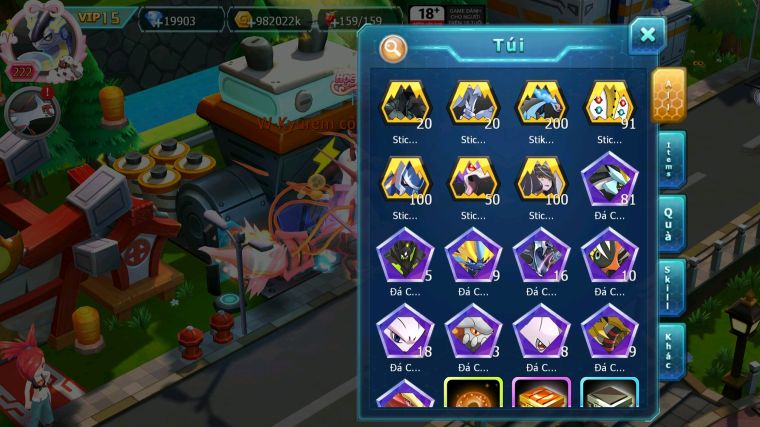Choose the sticker stack of 50
Viewport: 760px width, 427px height.
473,181
